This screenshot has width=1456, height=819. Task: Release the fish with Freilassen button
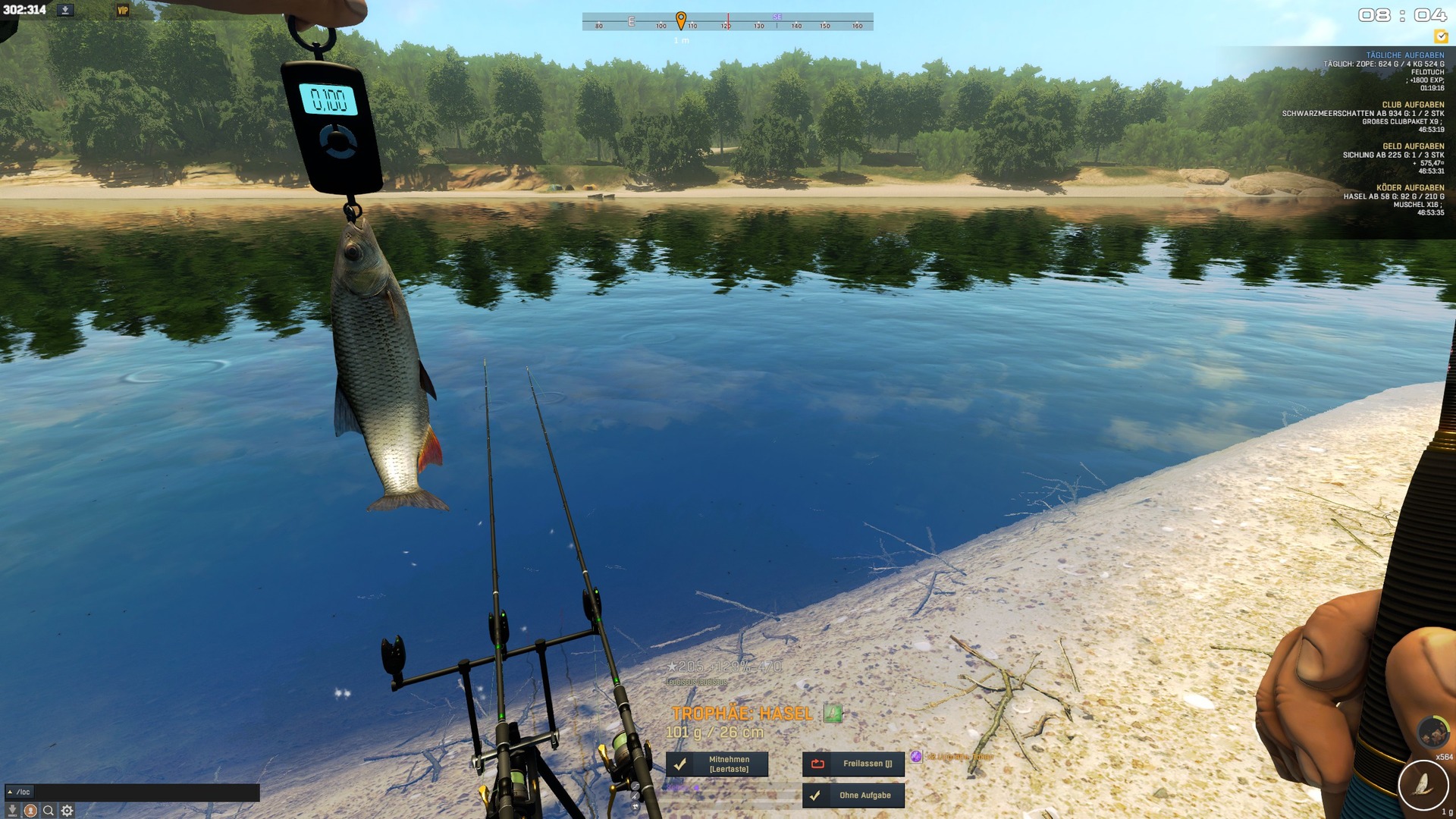point(853,764)
